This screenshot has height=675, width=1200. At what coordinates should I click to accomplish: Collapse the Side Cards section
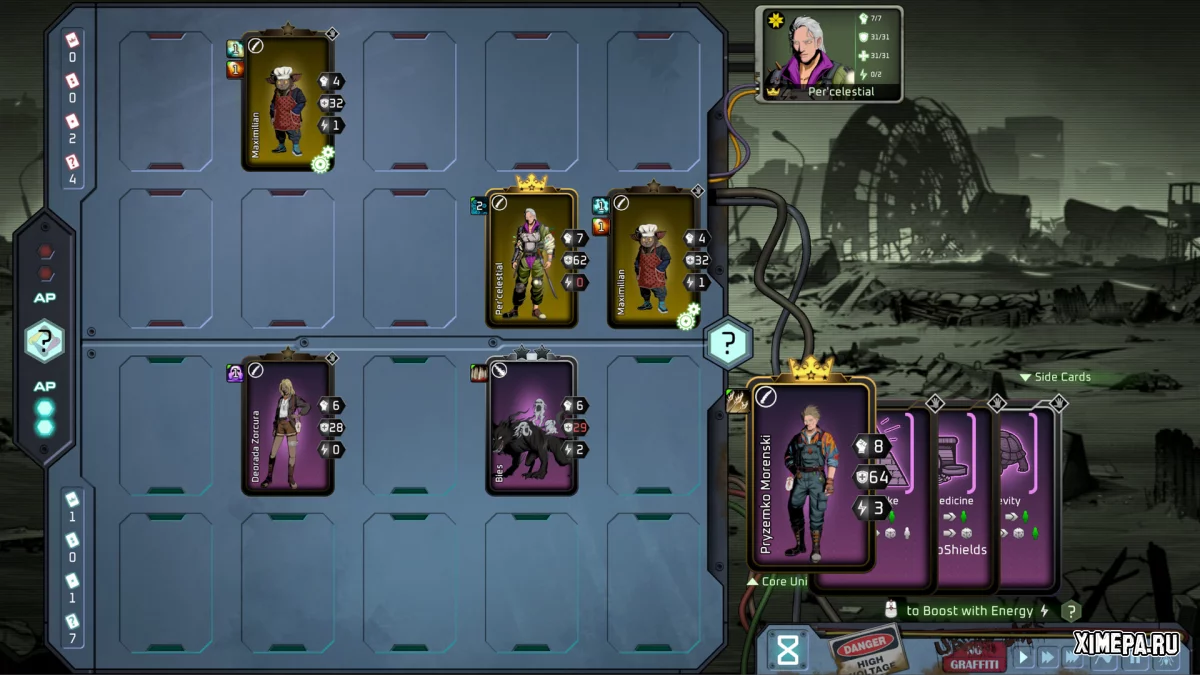[x=1055, y=377]
